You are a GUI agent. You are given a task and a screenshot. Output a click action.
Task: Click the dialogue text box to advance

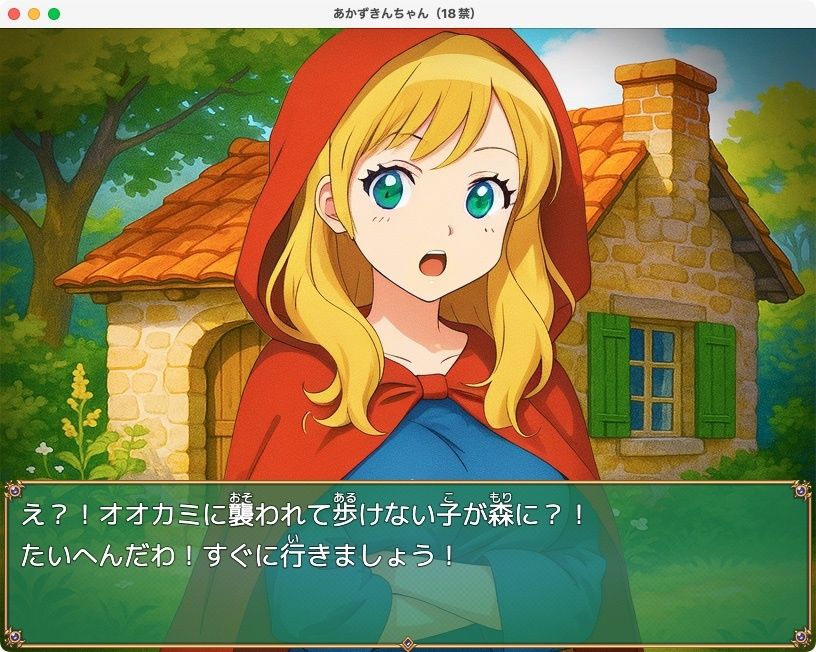pos(407,564)
